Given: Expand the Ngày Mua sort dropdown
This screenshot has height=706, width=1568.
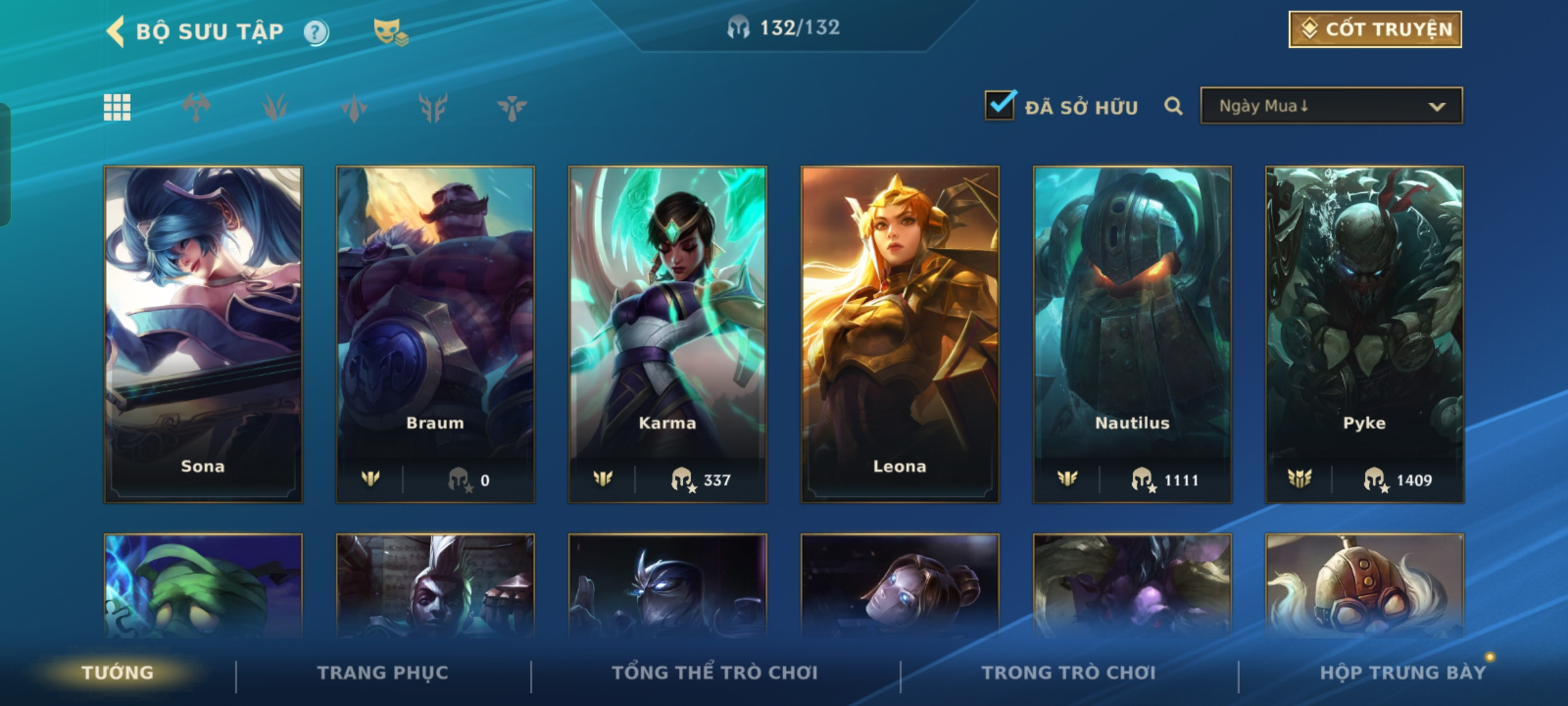Looking at the screenshot, I should pos(1331,106).
